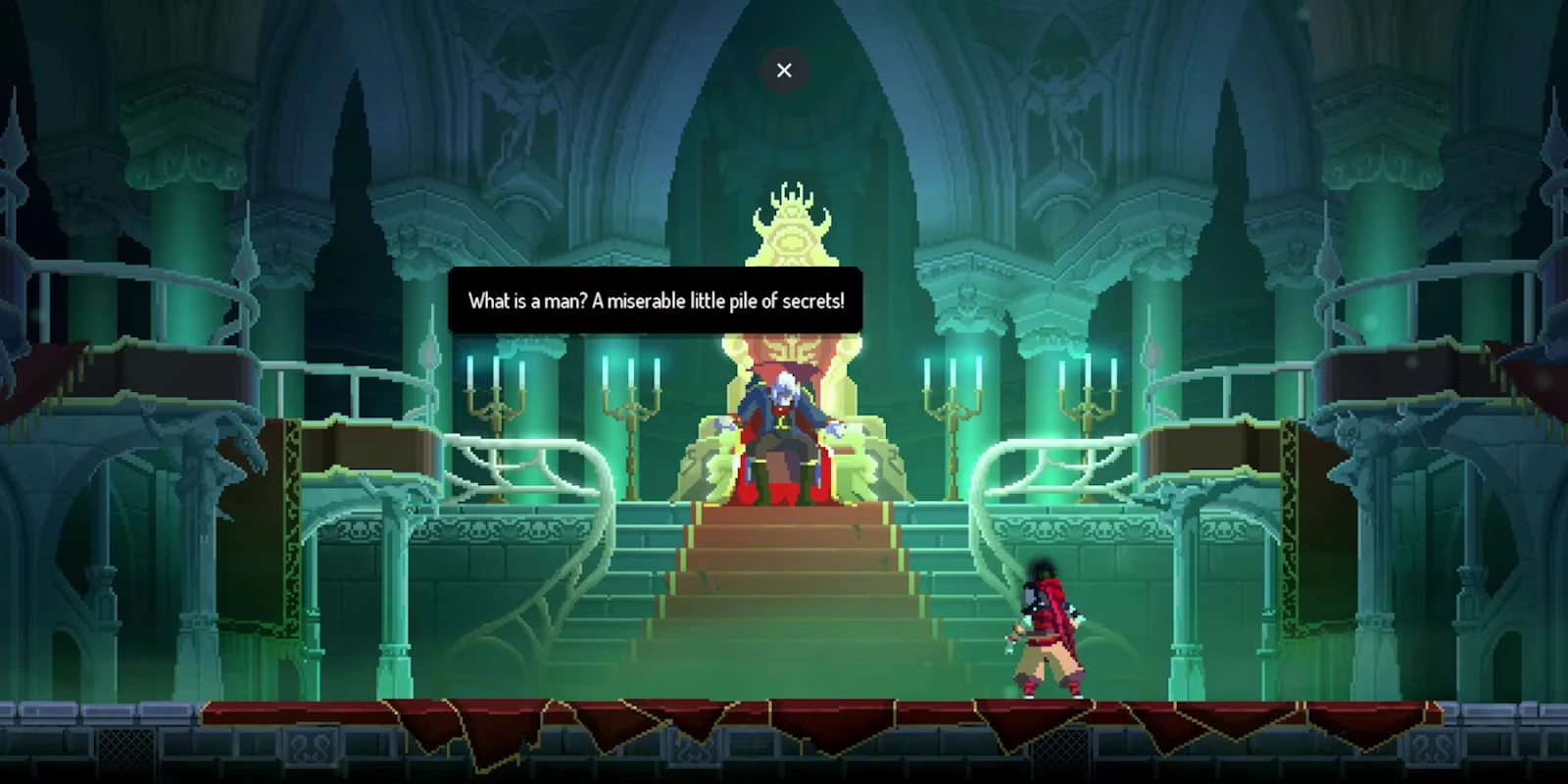This screenshot has width=1568, height=784.
Task: Click the dialogue text about a miserable pile of secrets
Action: pos(657,301)
